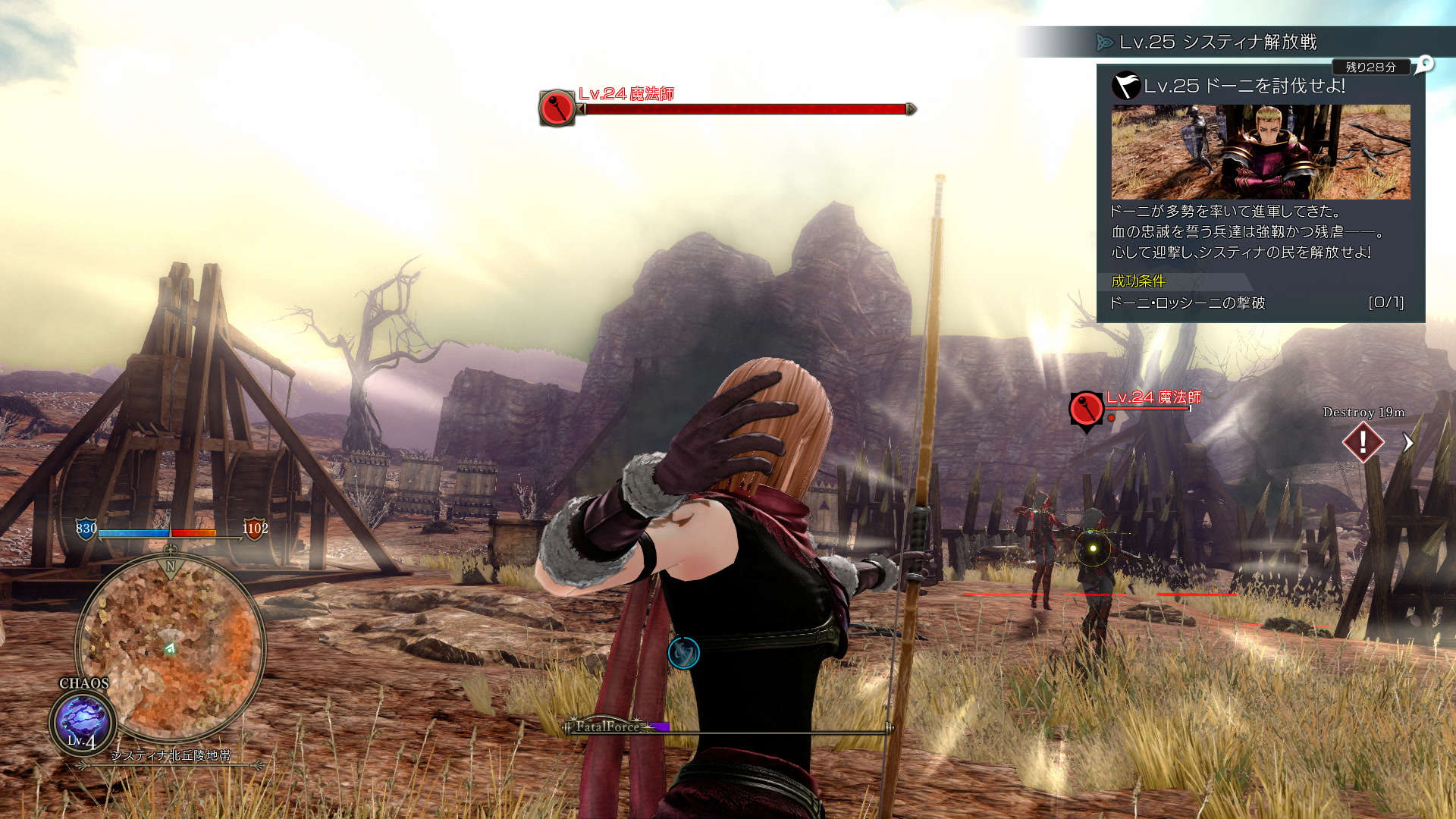
Task: Open the Lv.25 システィナ解放戦 quest header
Action: tap(1218, 42)
